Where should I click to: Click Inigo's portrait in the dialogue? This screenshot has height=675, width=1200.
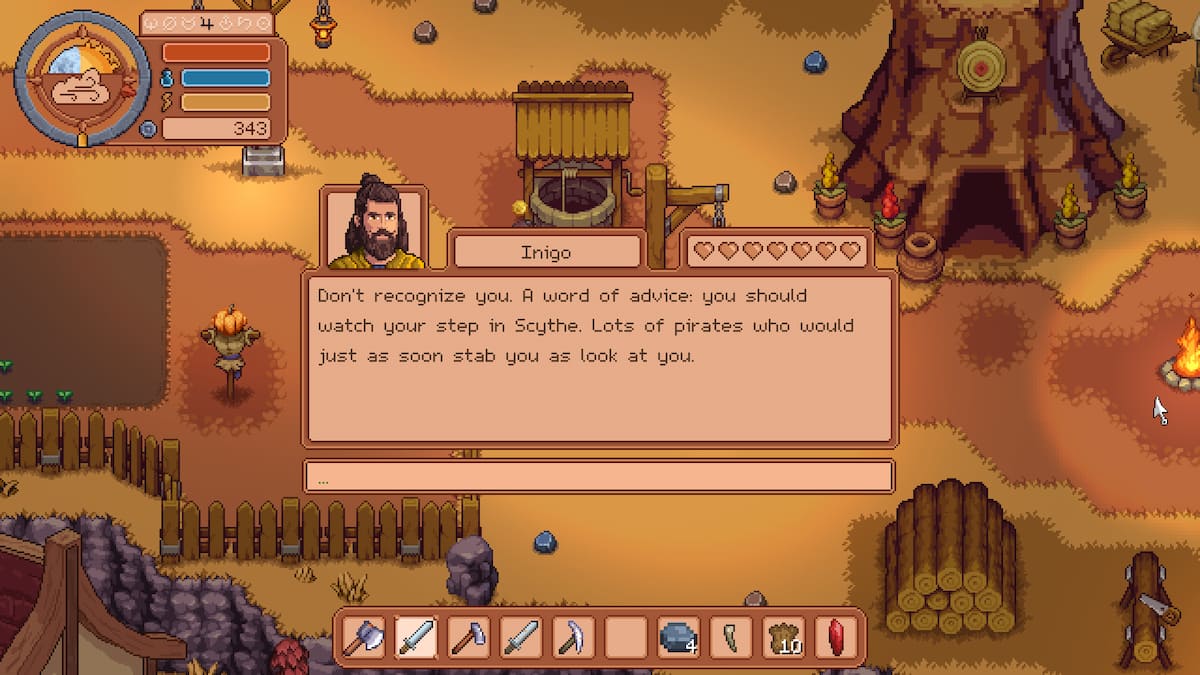(376, 228)
